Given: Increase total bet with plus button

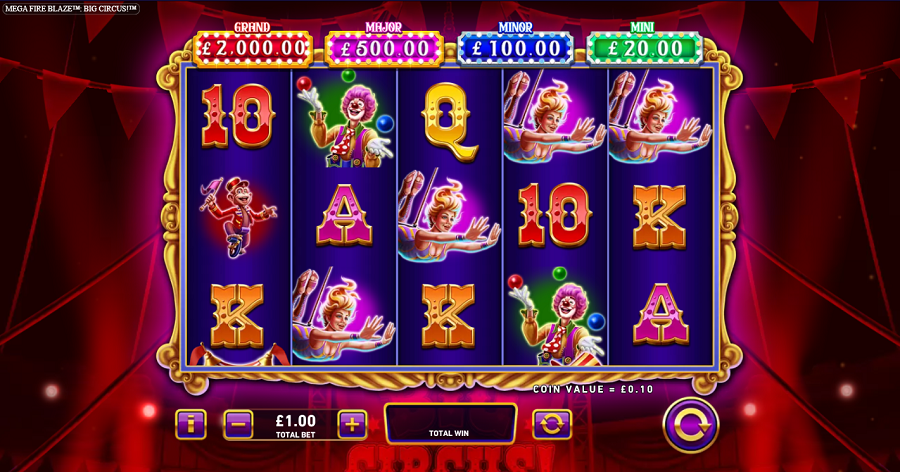Looking at the screenshot, I should point(352,424).
